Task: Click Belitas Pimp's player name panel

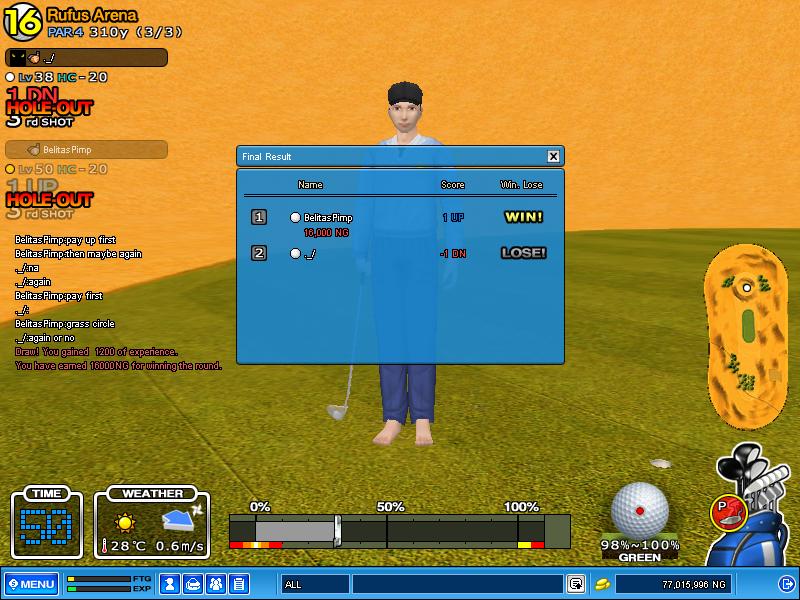Action: [86, 150]
